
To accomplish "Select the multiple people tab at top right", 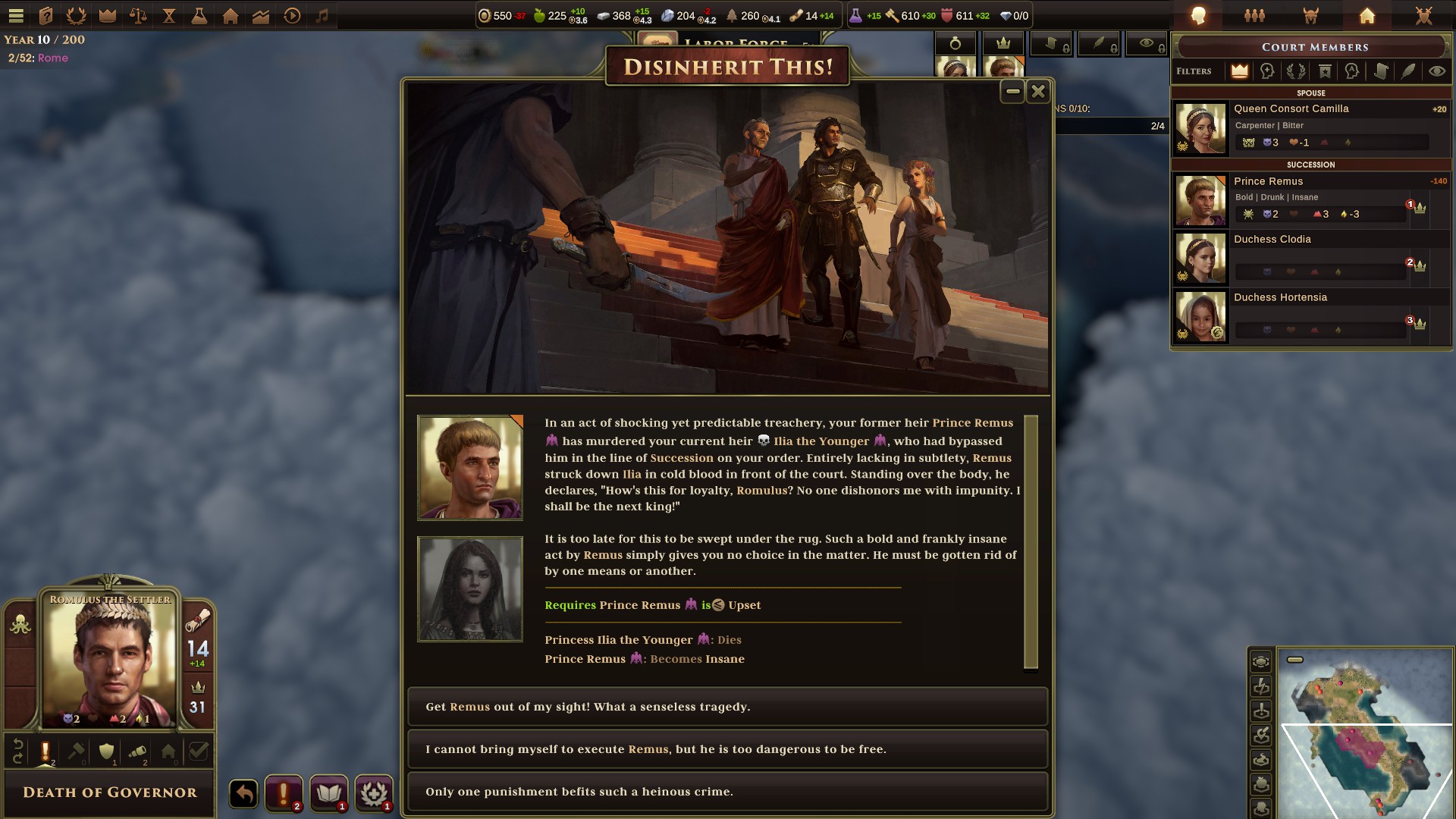I will (1254, 15).
